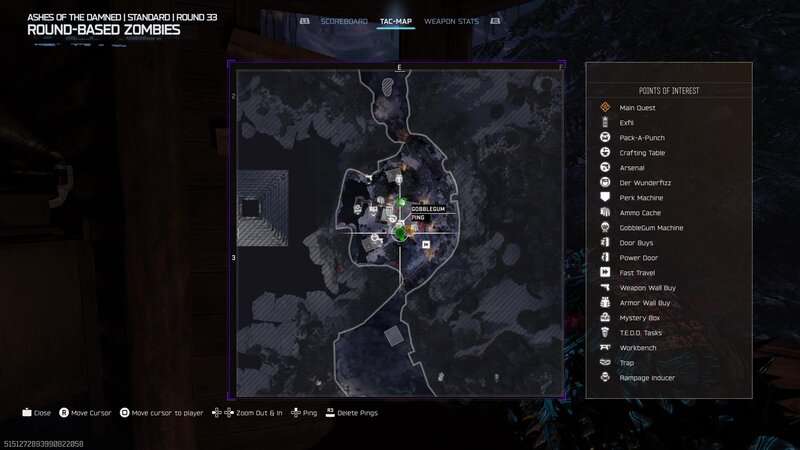Select Fast Travel in the legend
Screen dimensions: 800x450
[638, 273]
